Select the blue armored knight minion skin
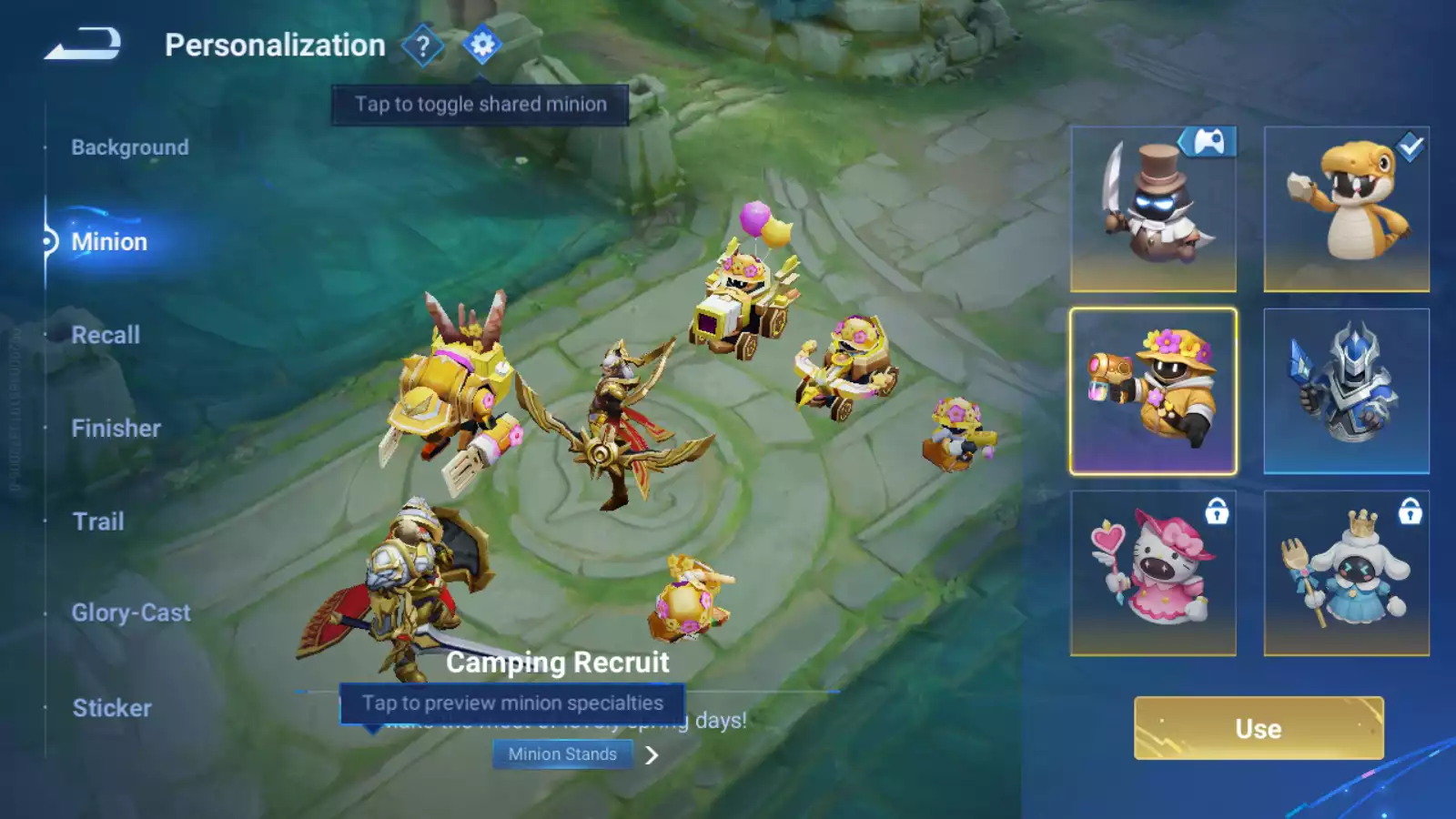 click(1346, 391)
